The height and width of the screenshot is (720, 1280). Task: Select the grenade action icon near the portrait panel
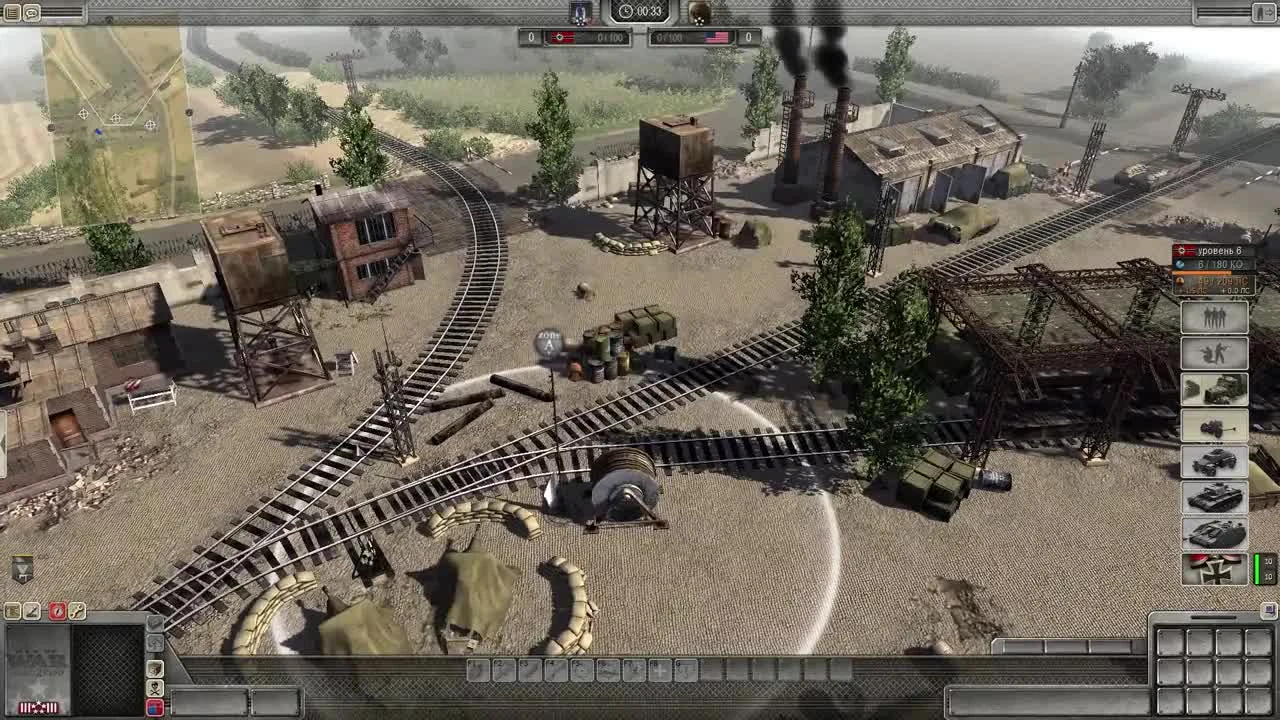click(155, 622)
